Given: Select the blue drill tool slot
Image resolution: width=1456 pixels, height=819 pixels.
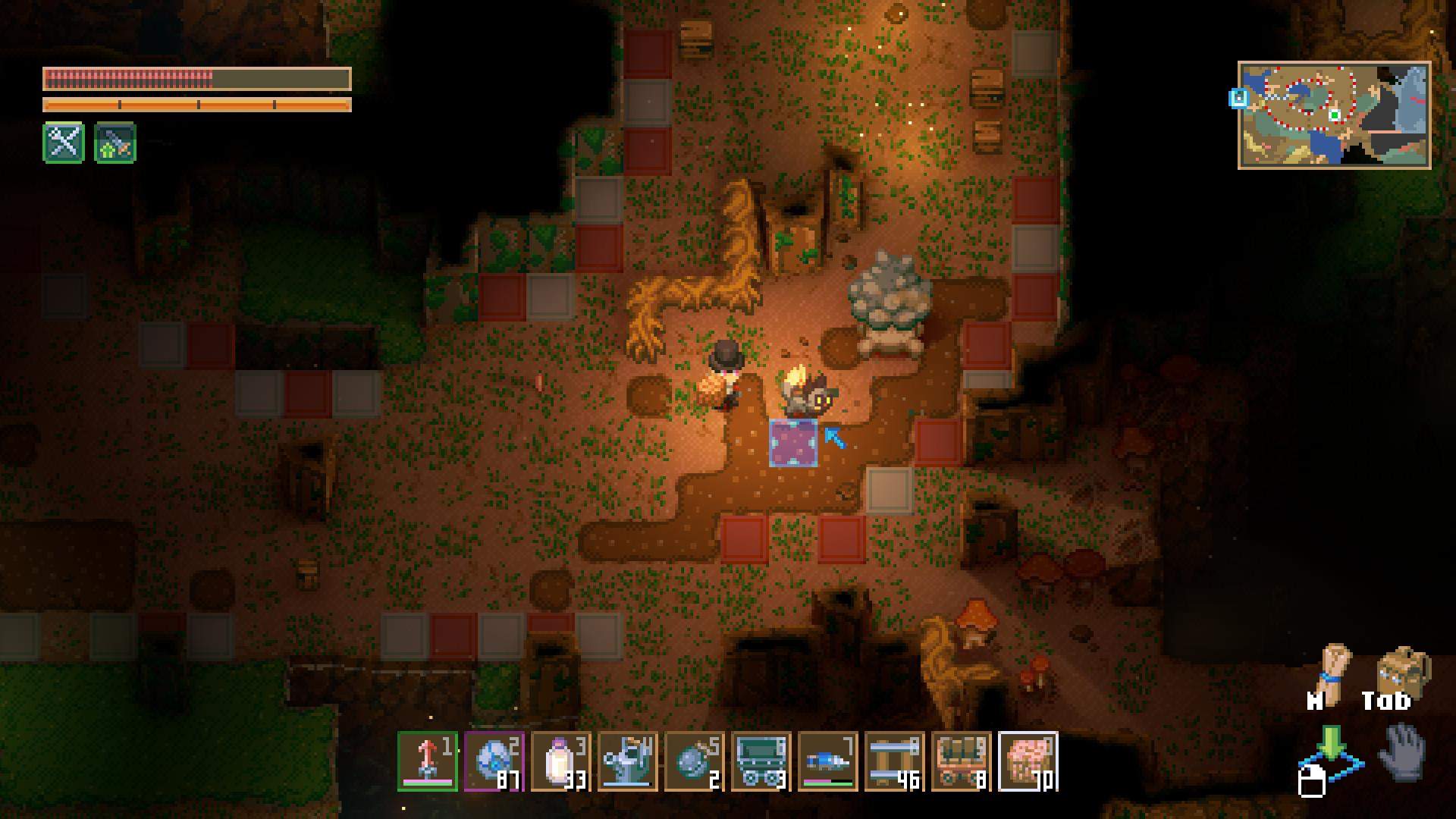Looking at the screenshot, I should click(827, 761).
